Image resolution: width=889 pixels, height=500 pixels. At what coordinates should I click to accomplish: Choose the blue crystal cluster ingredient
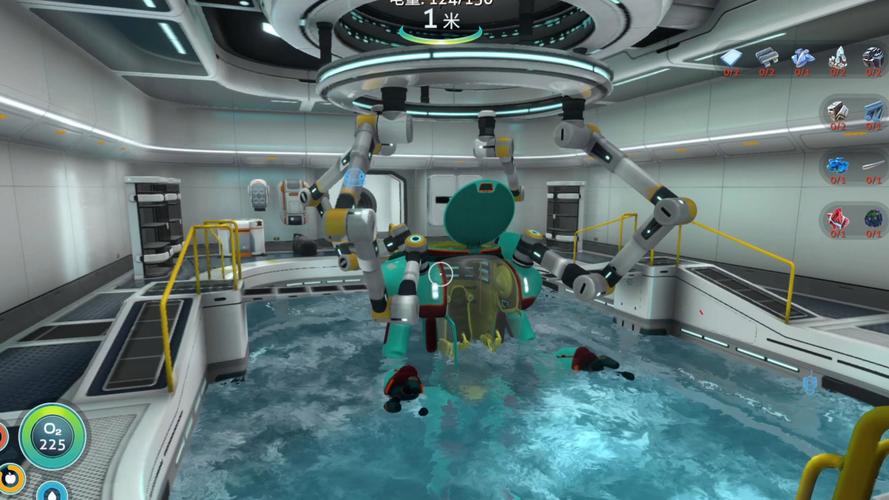tap(802, 57)
